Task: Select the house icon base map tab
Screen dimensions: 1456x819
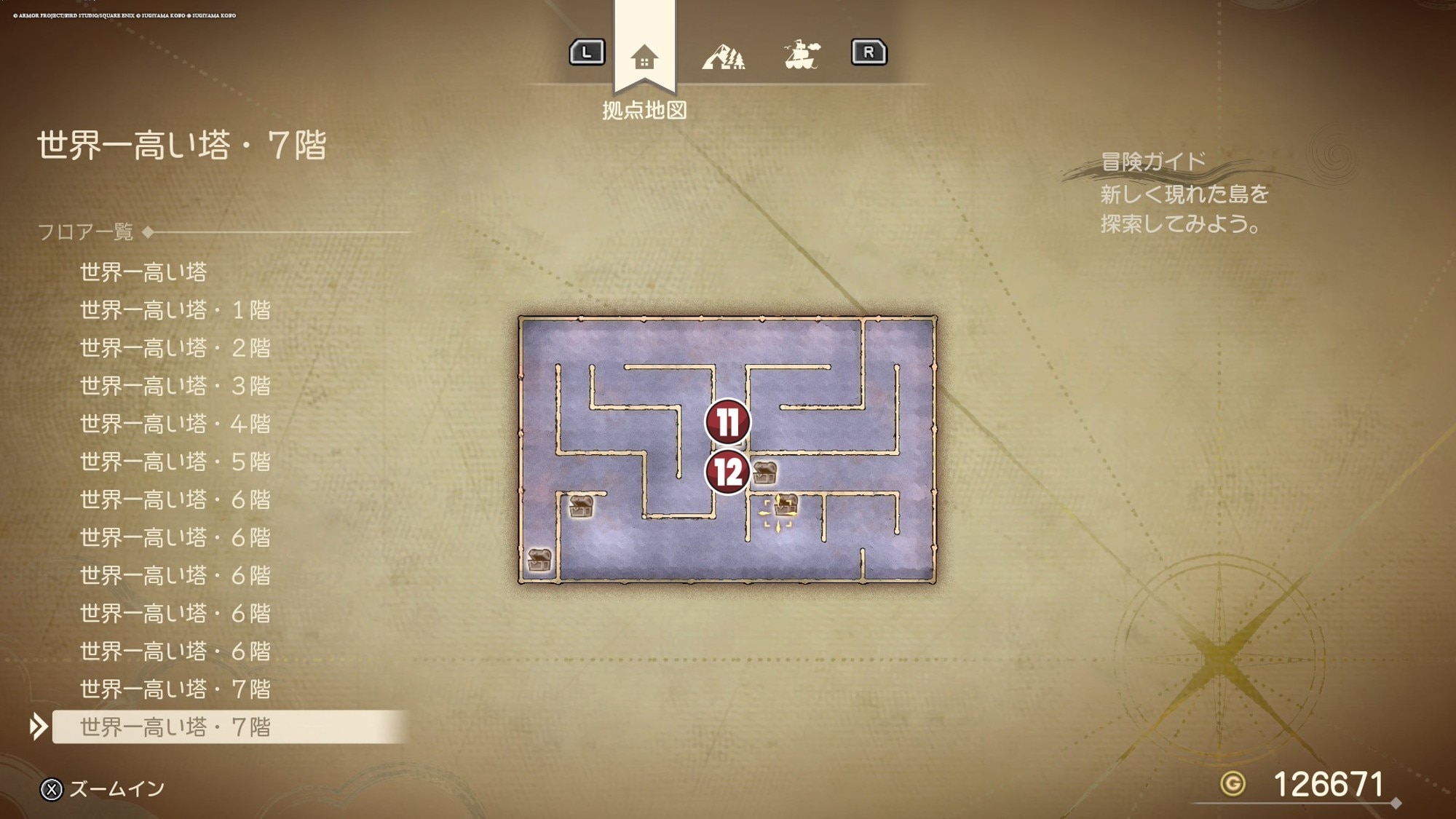Action: coord(644,56)
